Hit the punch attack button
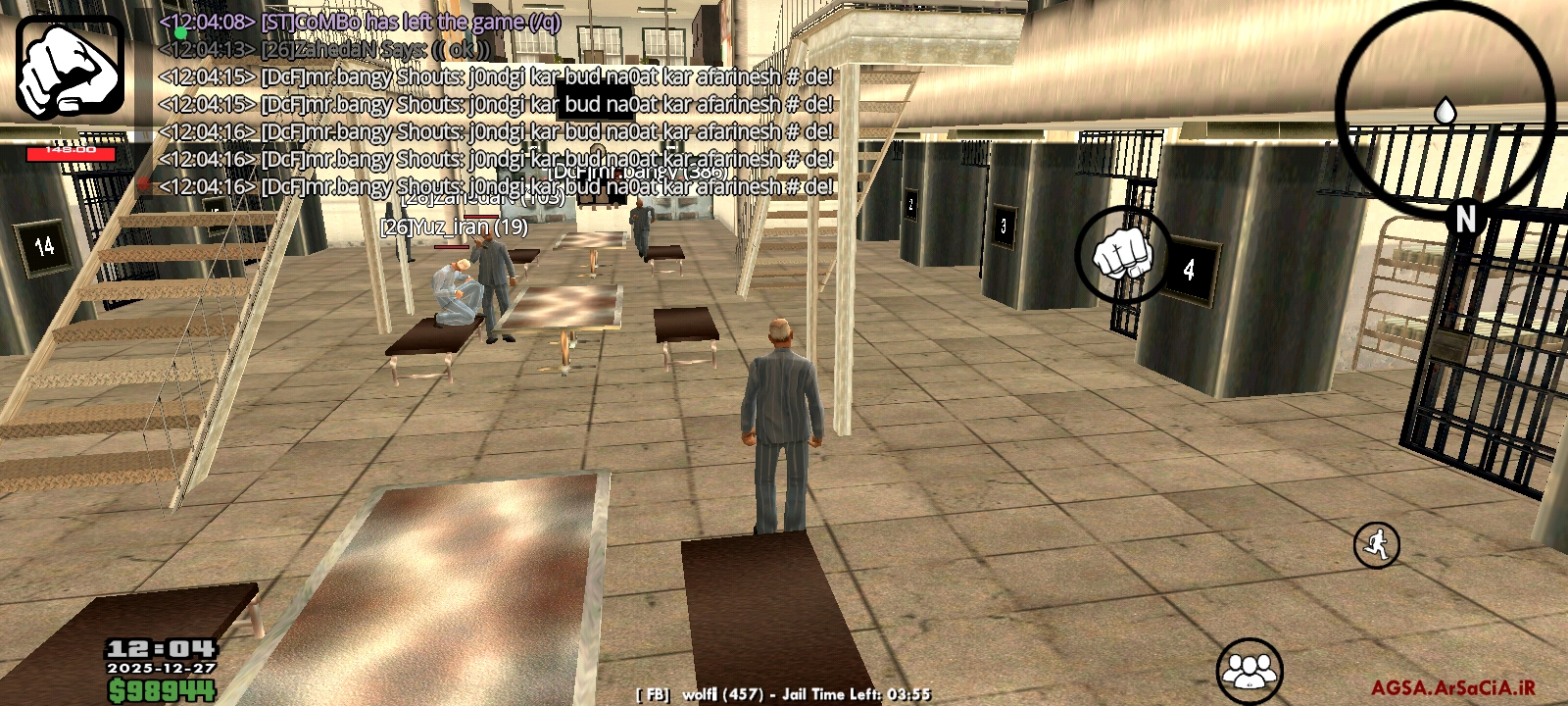 1123,254
